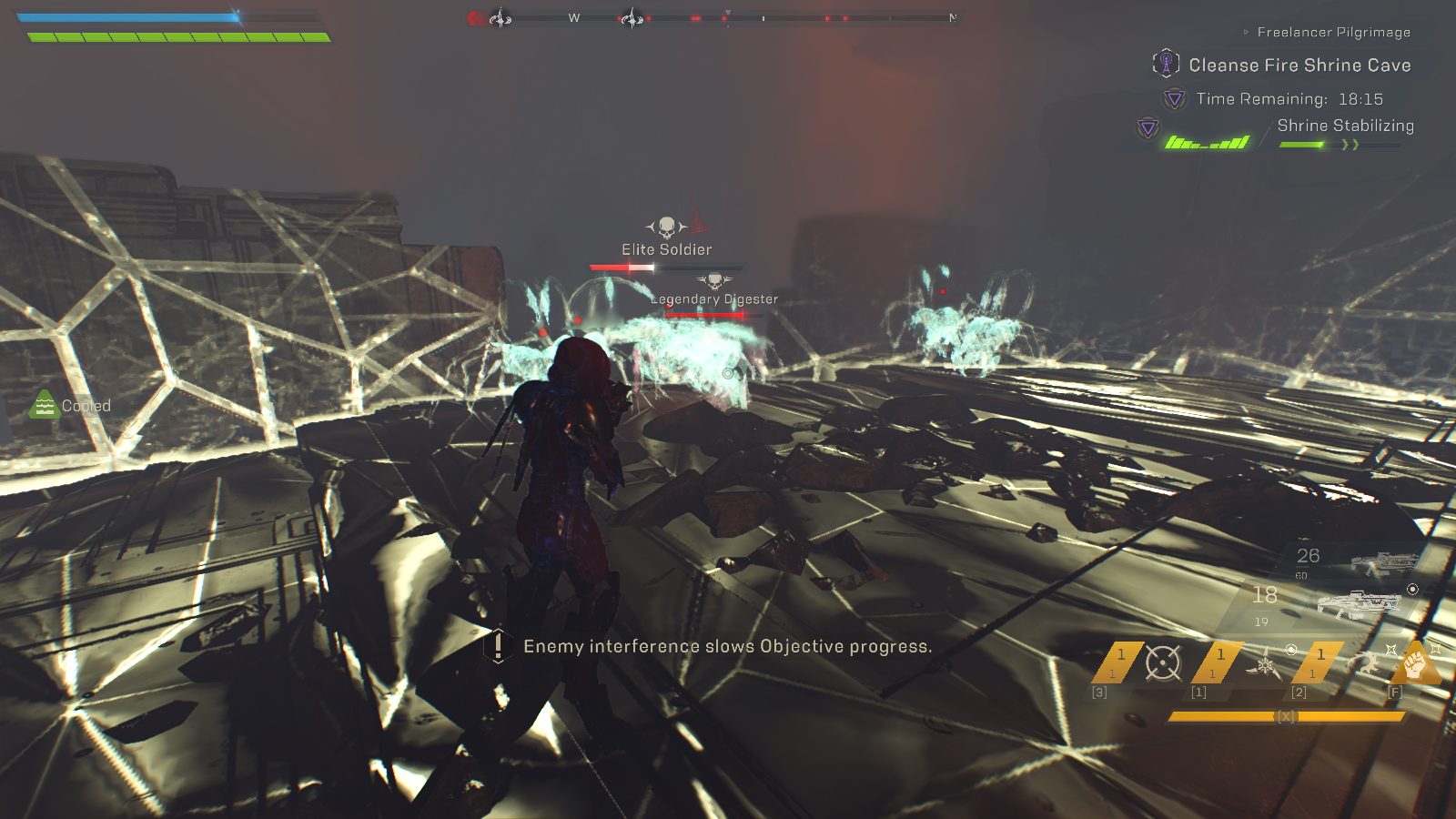Trigger the curved spiked blade ability

coord(1362,663)
